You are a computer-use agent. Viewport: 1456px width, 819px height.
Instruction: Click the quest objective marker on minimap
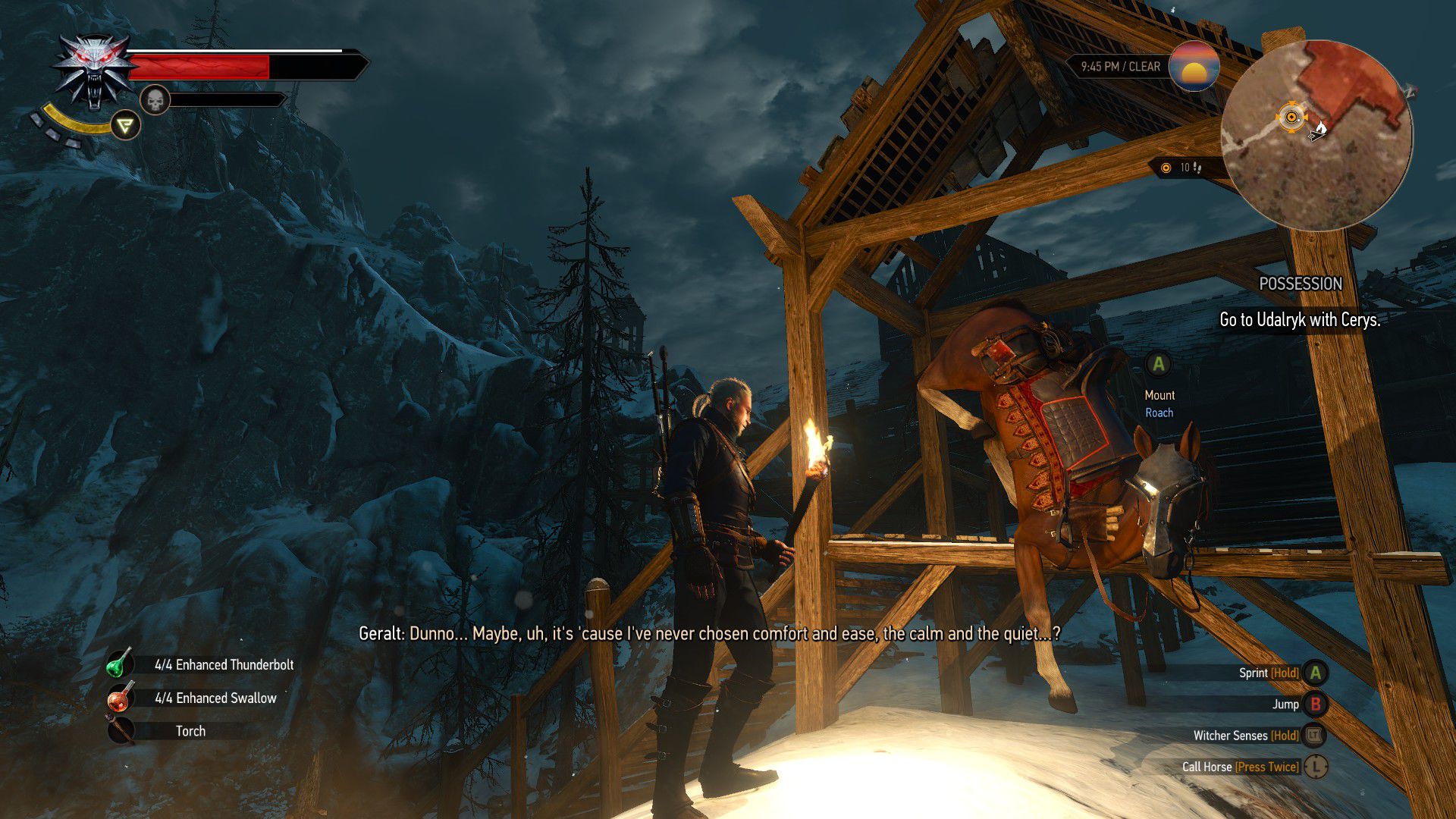click(x=1291, y=117)
